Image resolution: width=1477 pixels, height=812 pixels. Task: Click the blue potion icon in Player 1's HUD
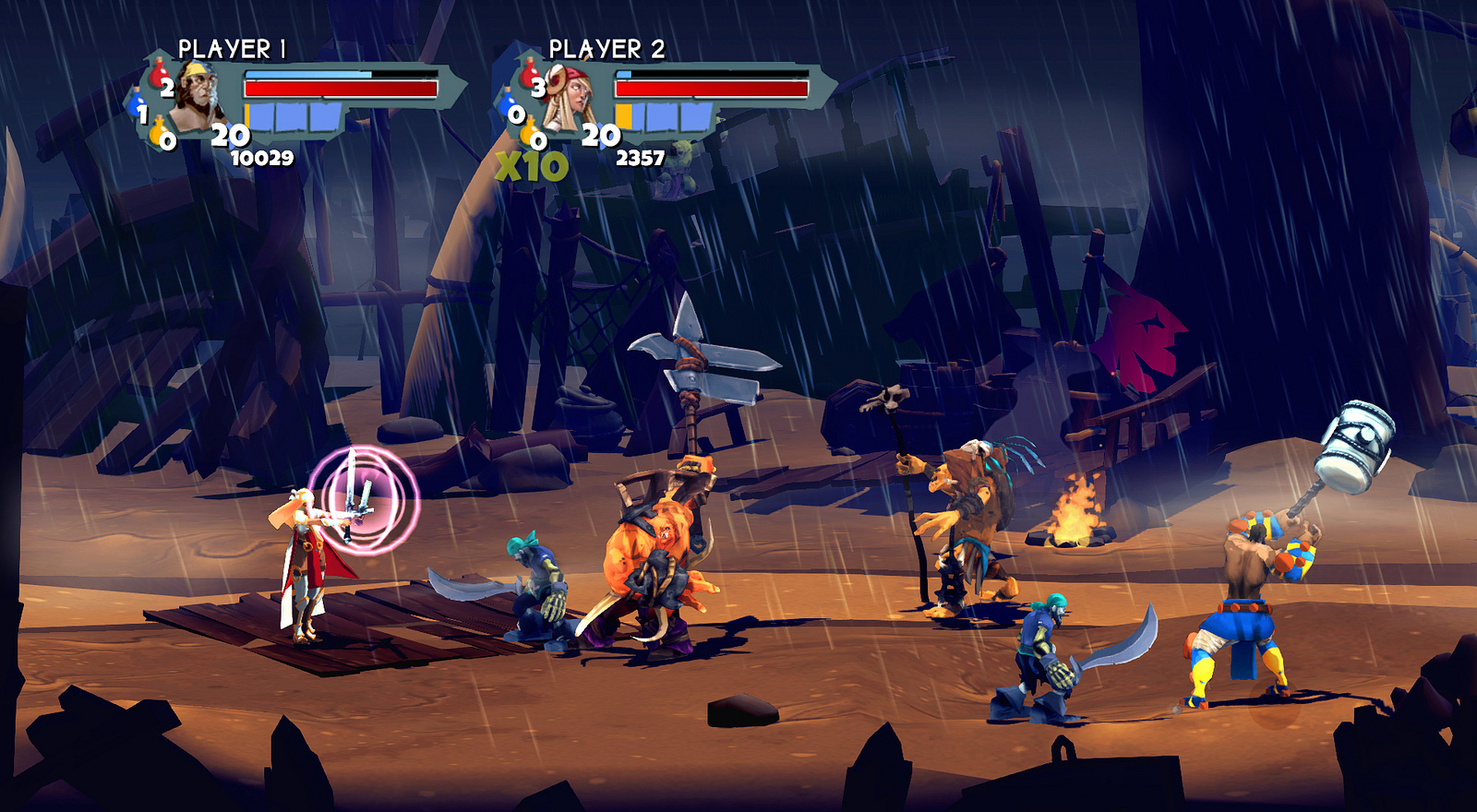[137, 100]
